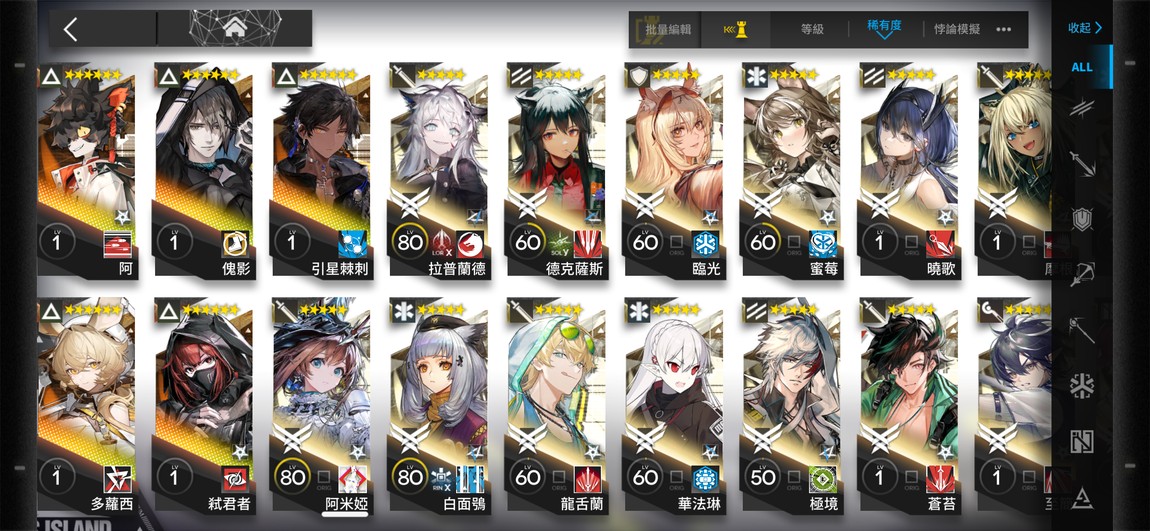The height and width of the screenshot is (531, 1150).
Task: Open the three-dot more options menu
Action: coord(1004,30)
